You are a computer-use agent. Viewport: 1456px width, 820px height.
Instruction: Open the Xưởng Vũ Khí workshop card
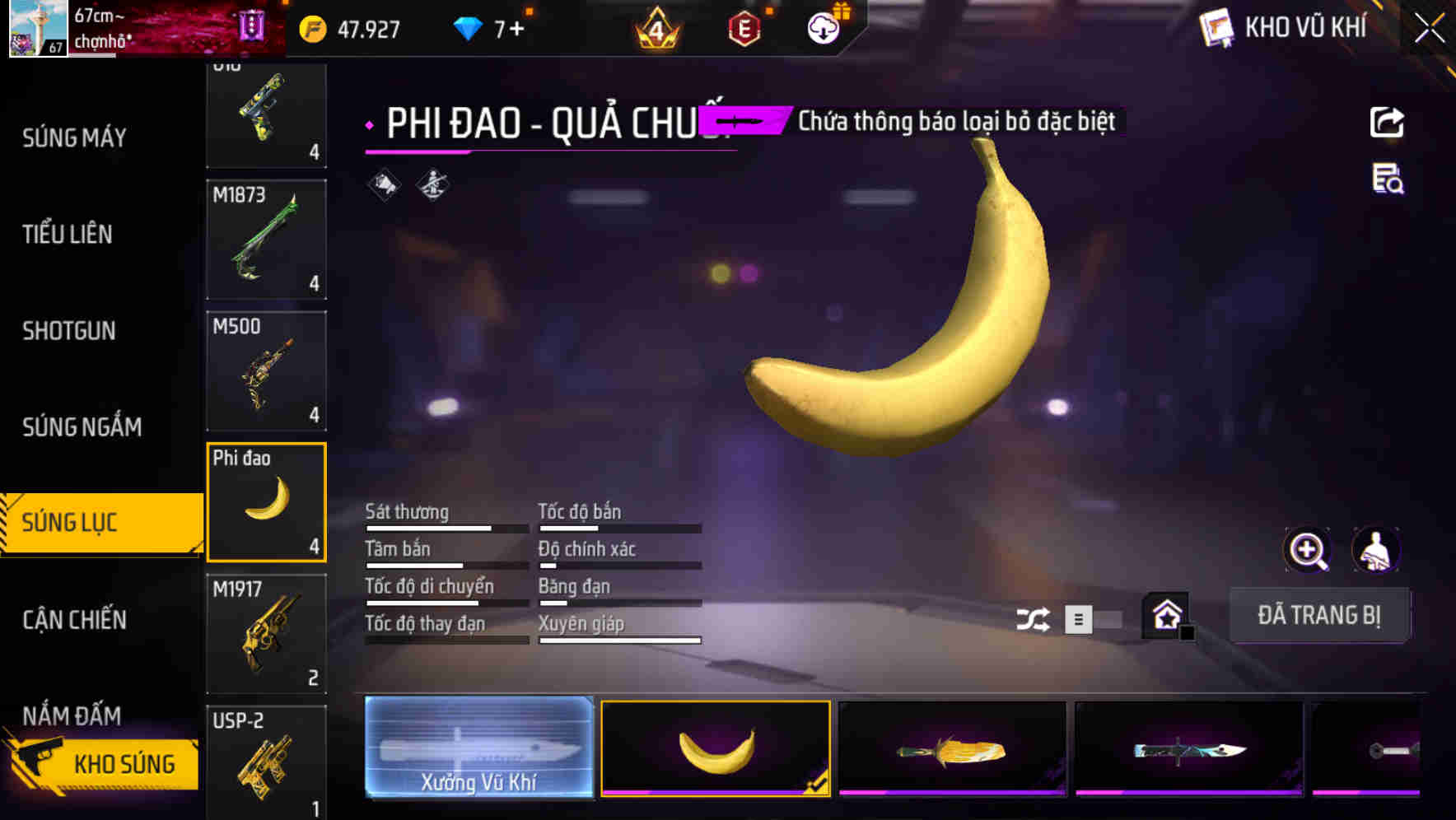(x=478, y=749)
